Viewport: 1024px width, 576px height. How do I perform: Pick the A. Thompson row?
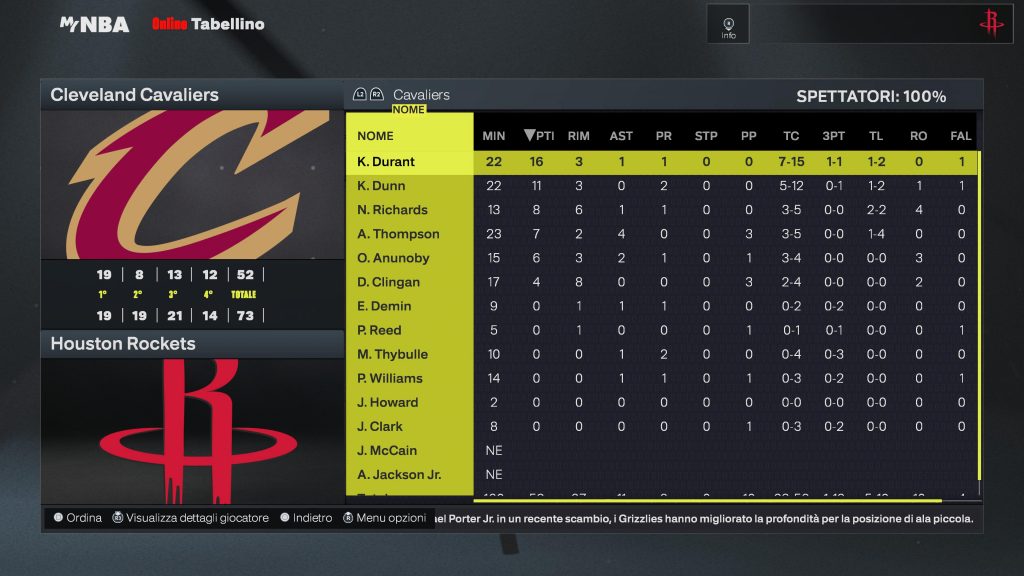[x=398, y=234]
